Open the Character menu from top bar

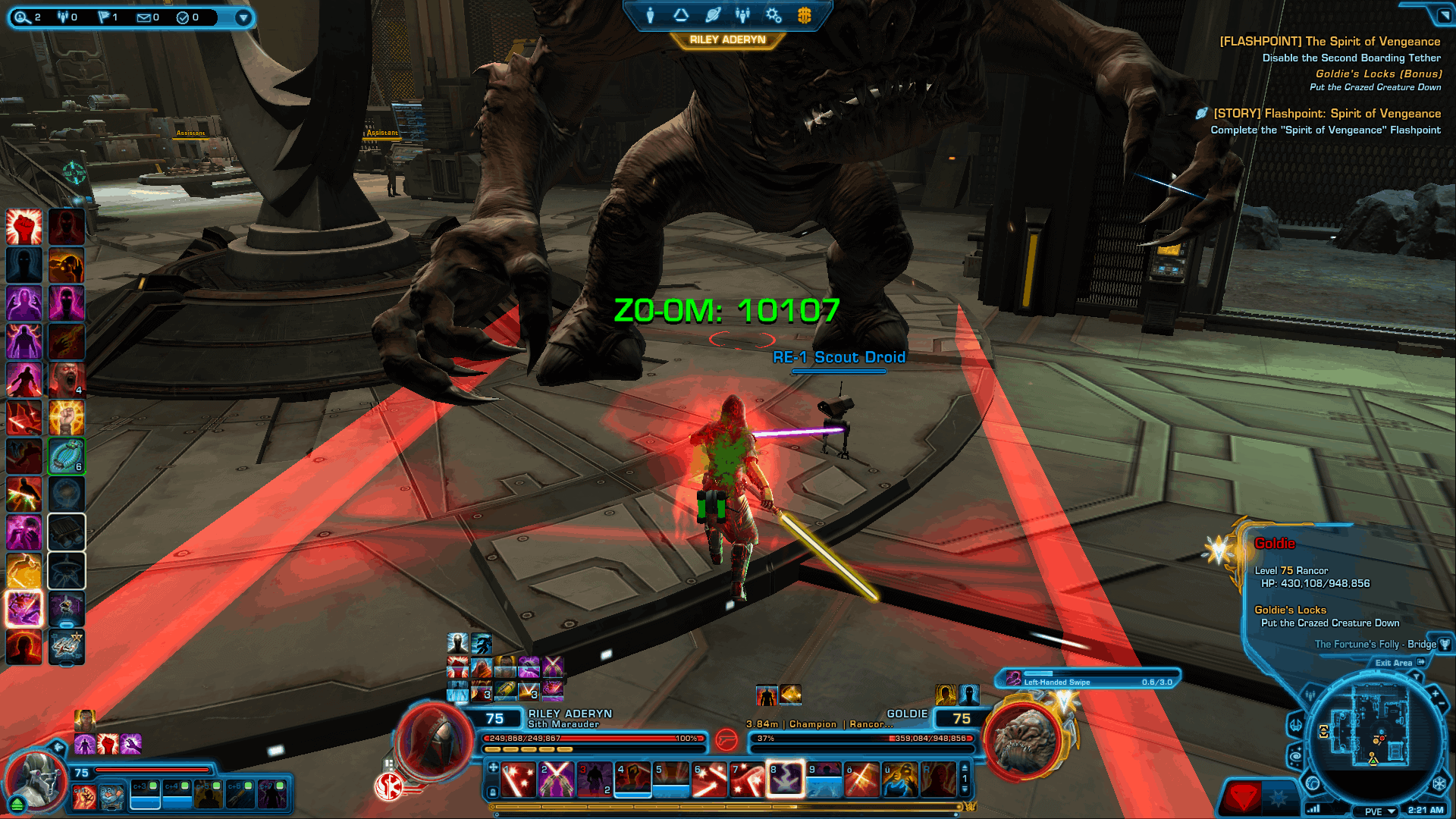point(651,15)
